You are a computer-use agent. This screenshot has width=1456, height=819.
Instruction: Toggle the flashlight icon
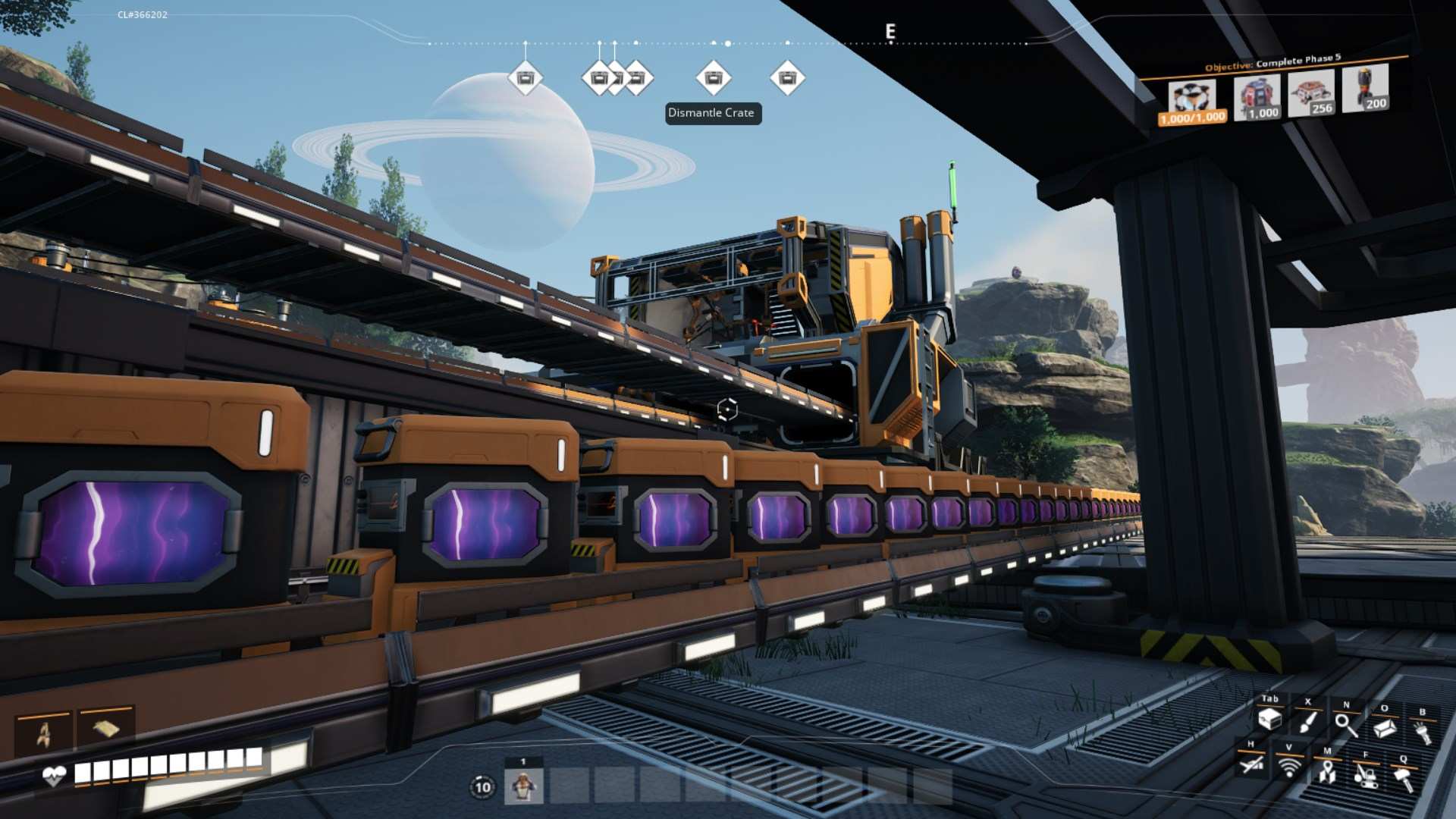(1423, 732)
